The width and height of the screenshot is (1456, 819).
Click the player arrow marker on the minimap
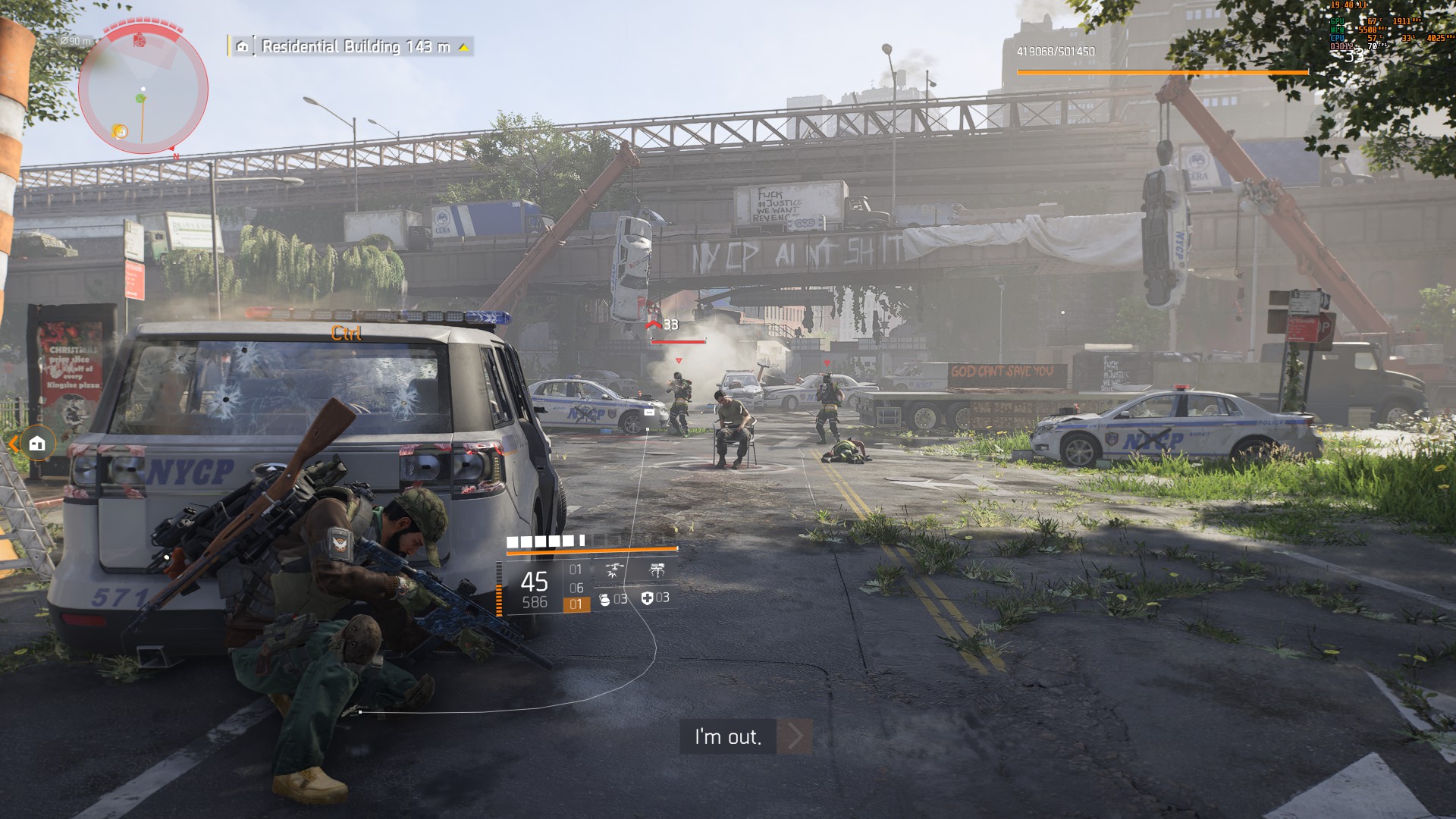[x=140, y=97]
